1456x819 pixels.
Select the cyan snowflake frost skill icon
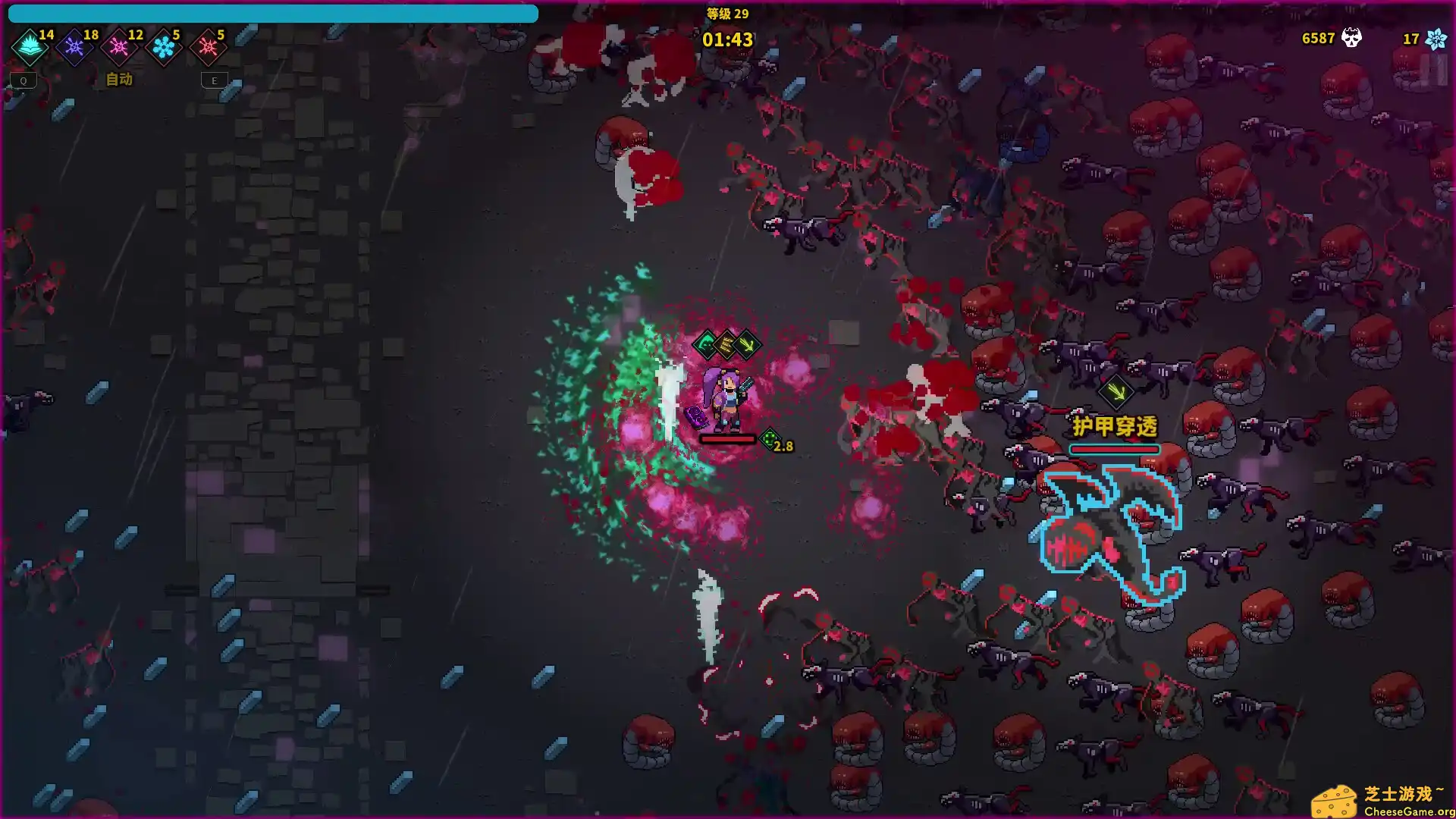tap(164, 47)
